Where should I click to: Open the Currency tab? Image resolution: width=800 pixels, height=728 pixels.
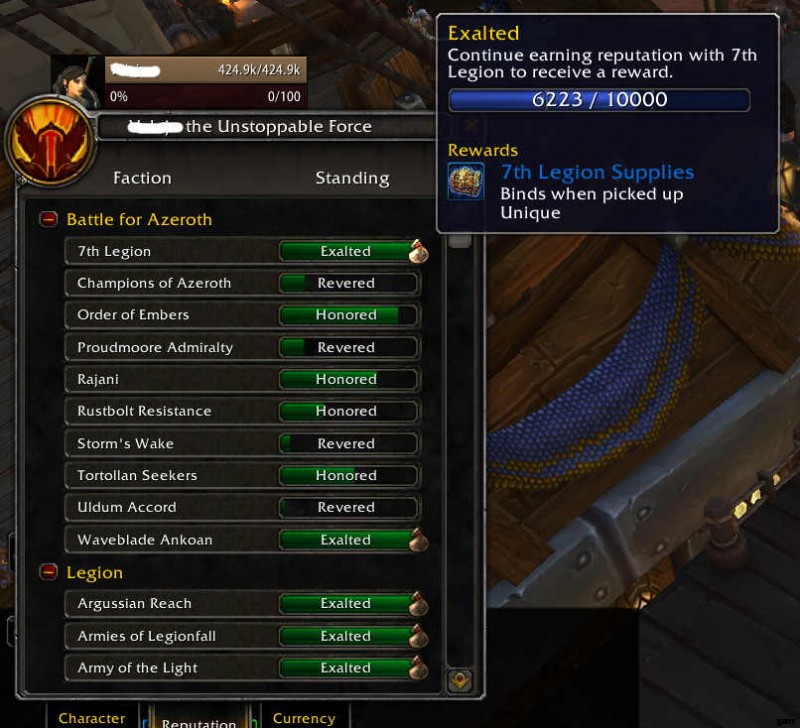pos(304,717)
